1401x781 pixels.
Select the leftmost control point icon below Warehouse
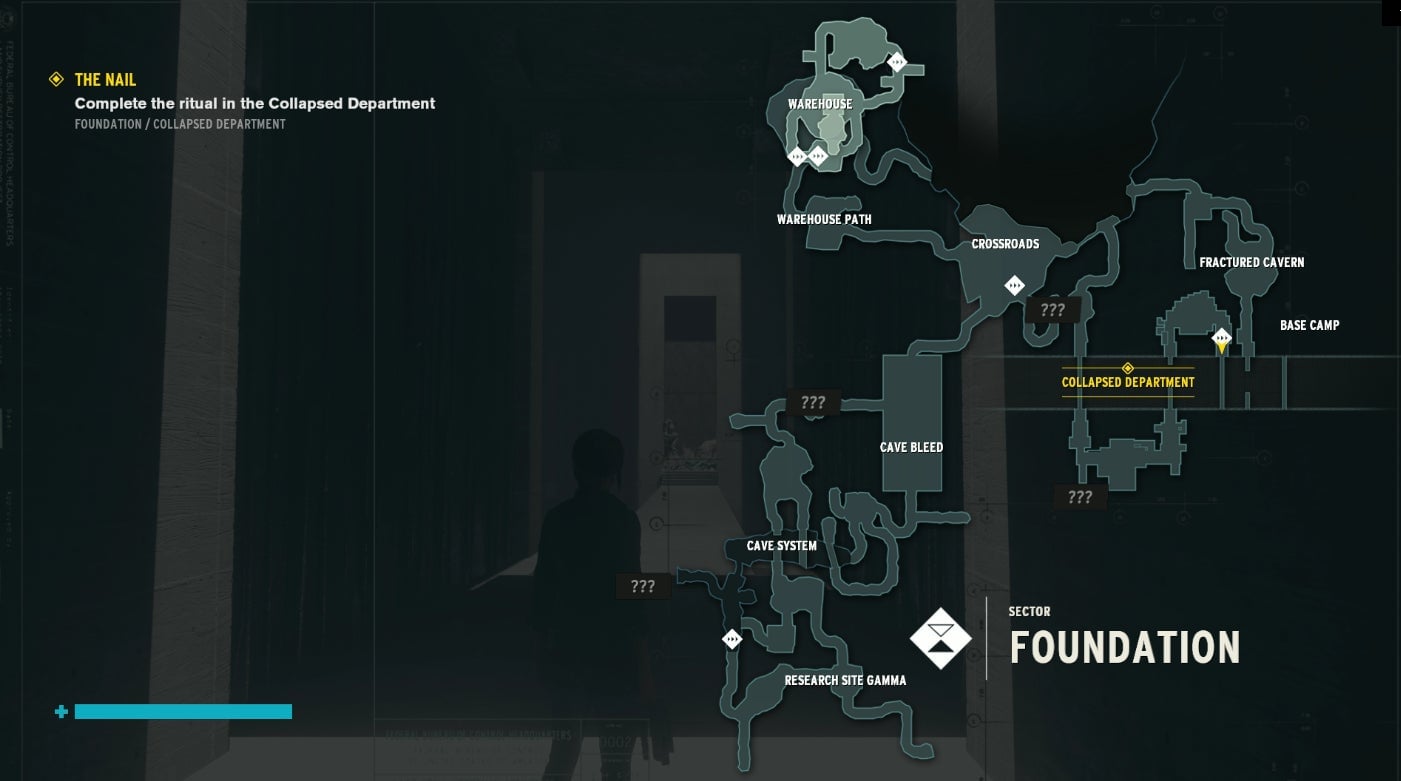point(795,156)
